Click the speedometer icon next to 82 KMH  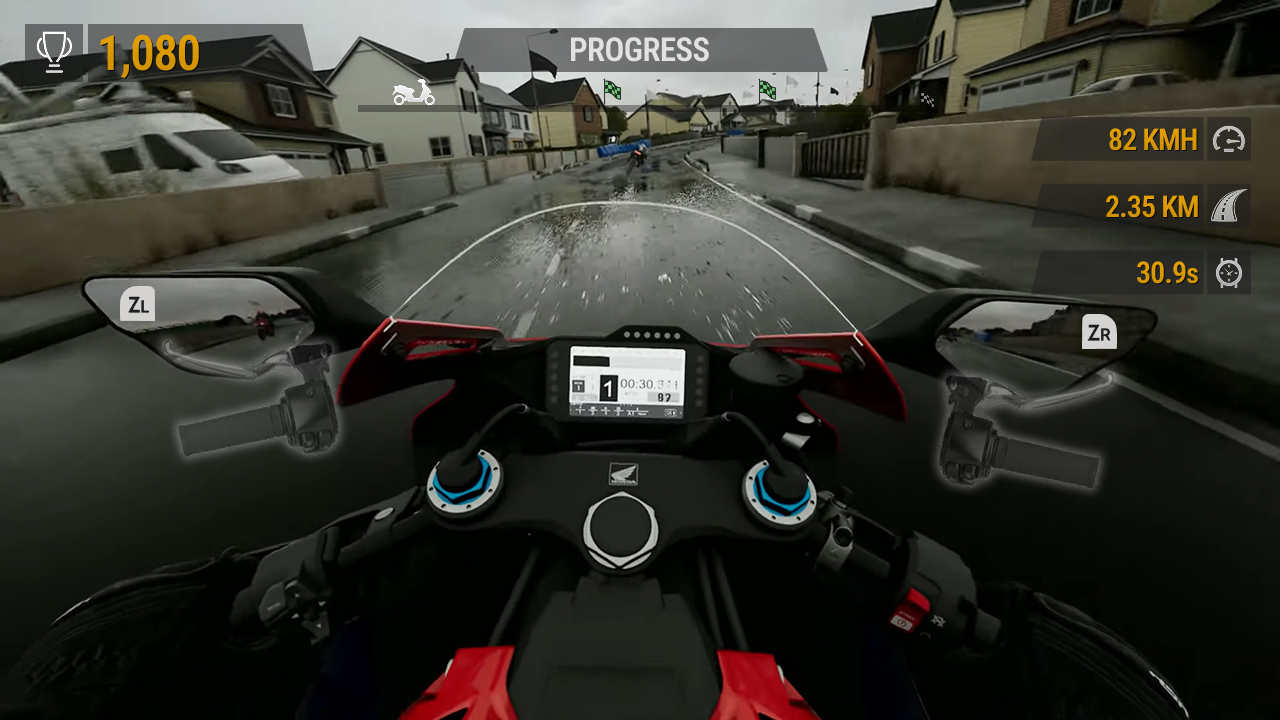[1229, 139]
